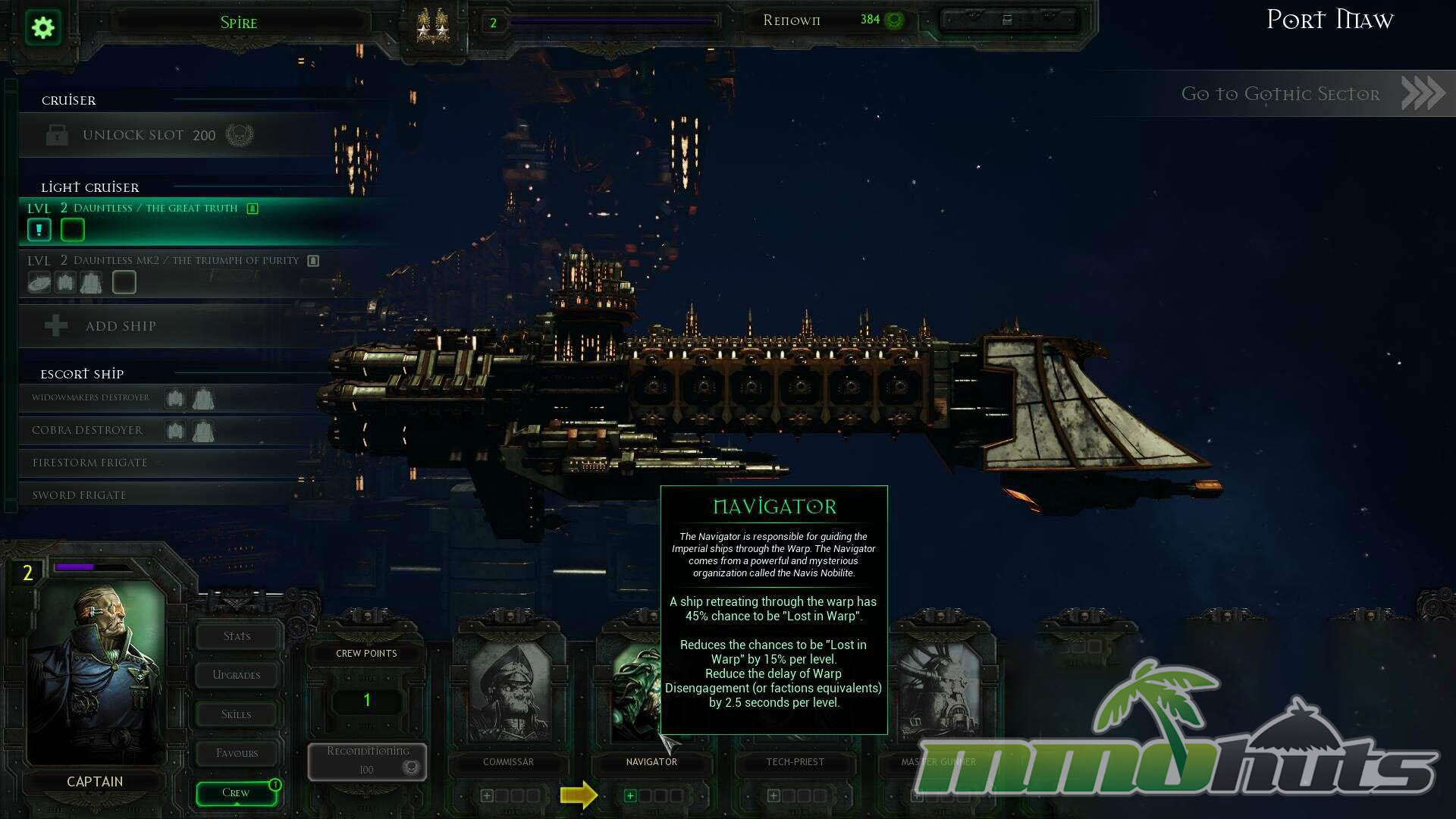Add a level to the Navigator
The height and width of the screenshot is (819, 1456).
tap(629, 795)
